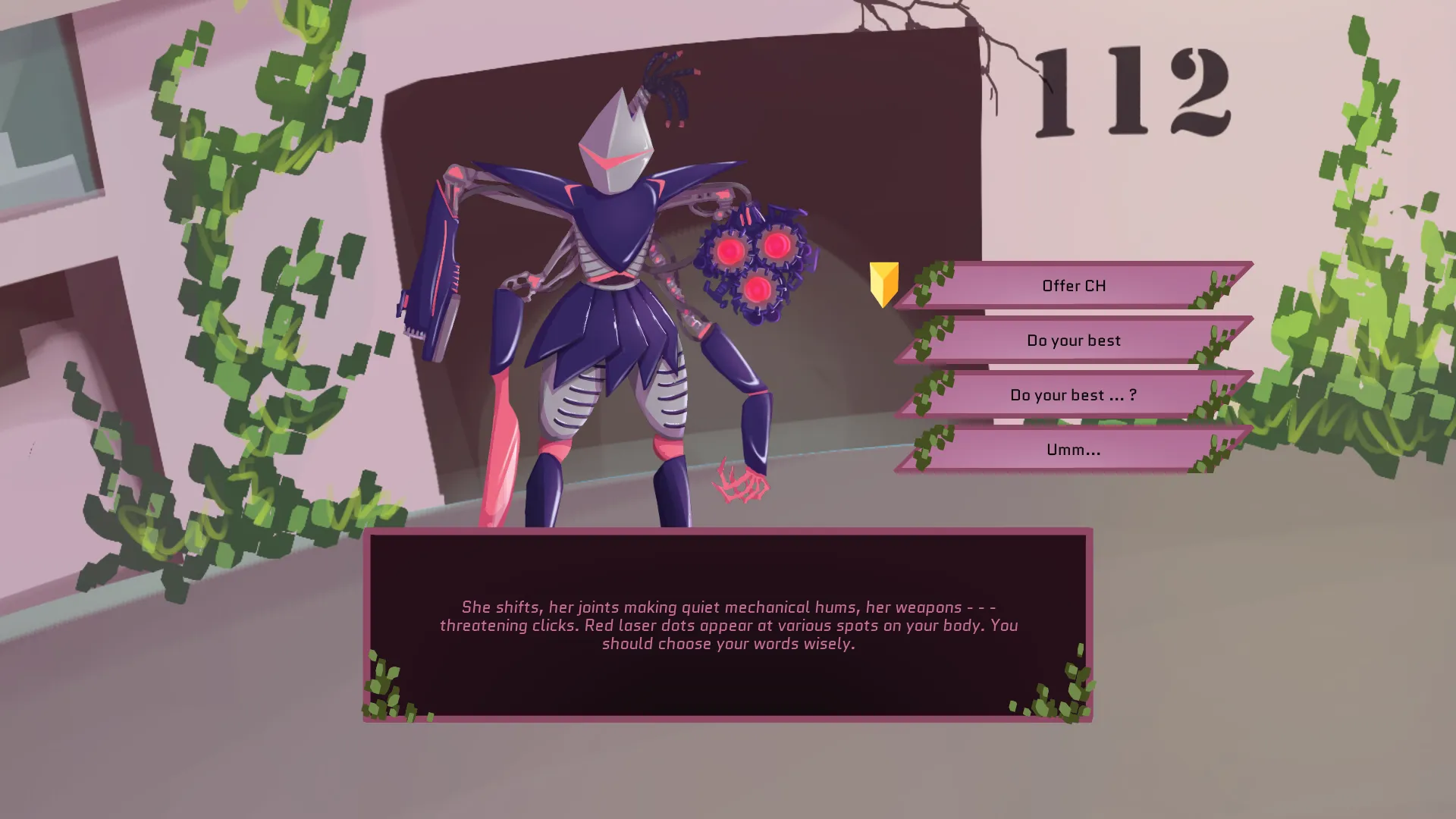This screenshot has width=1456, height=819.
Task: Pick the 'Do your best' reply
Action: [x=1073, y=340]
